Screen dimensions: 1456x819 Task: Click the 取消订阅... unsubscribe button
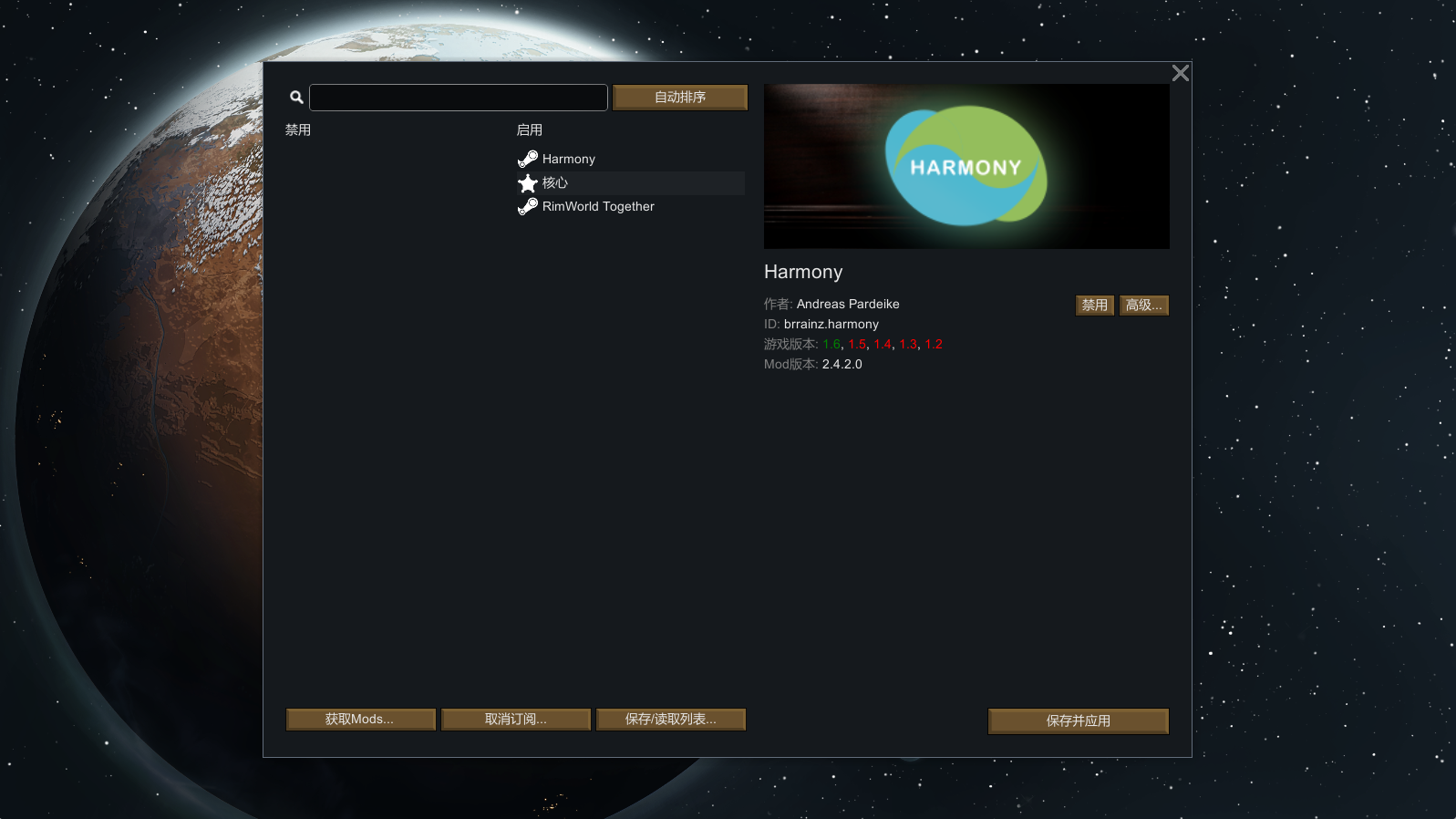click(x=516, y=720)
